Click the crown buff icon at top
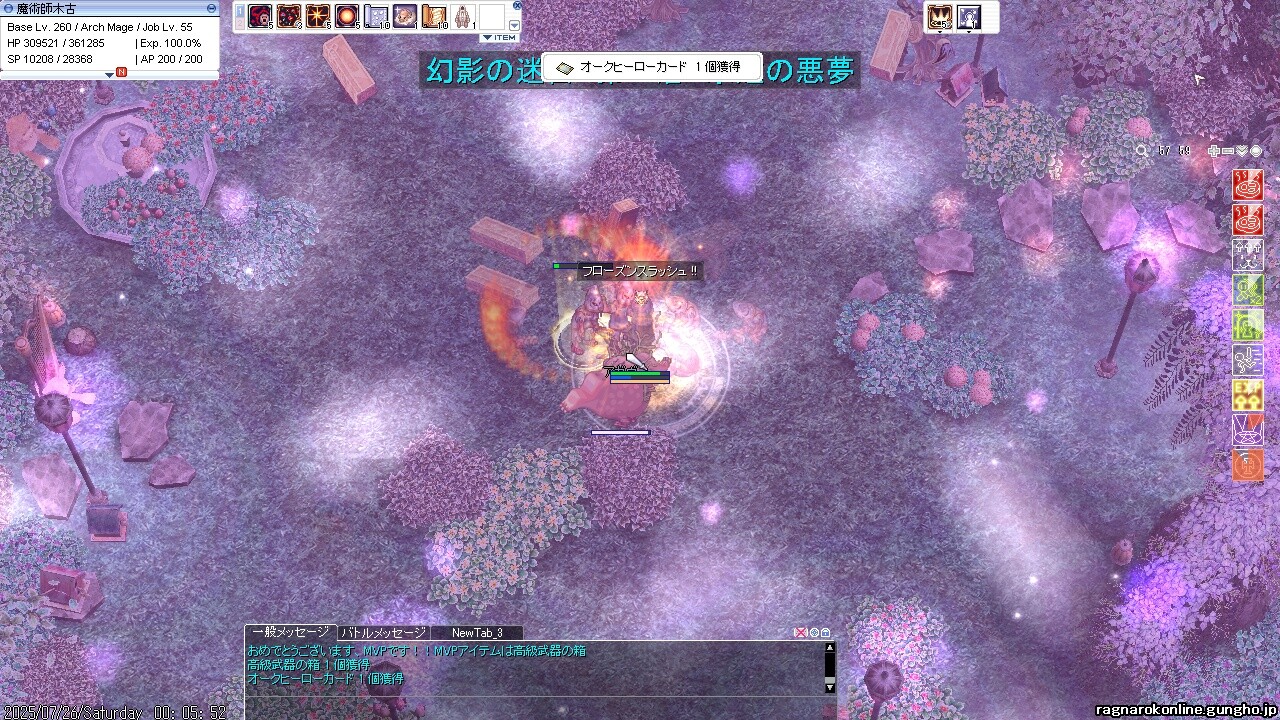Image resolution: width=1280 pixels, height=720 pixels. 939,16
